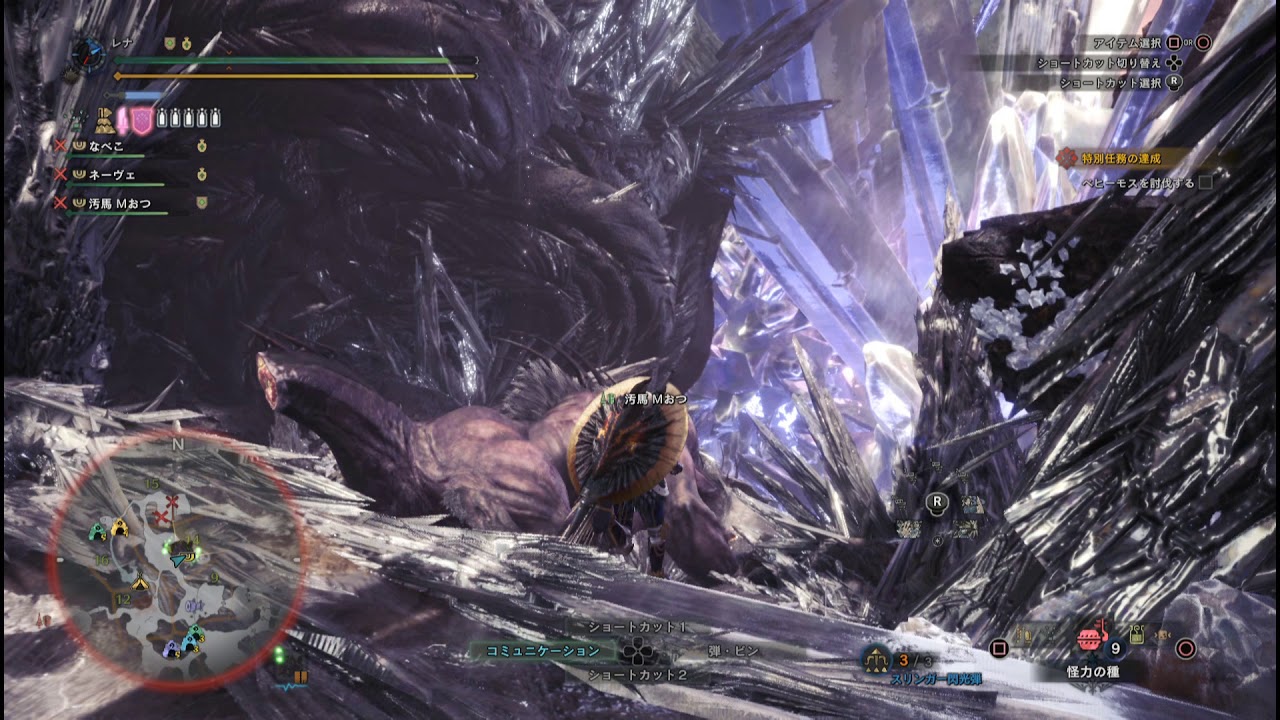Click the pink shield buff icon

[x=142, y=120]
